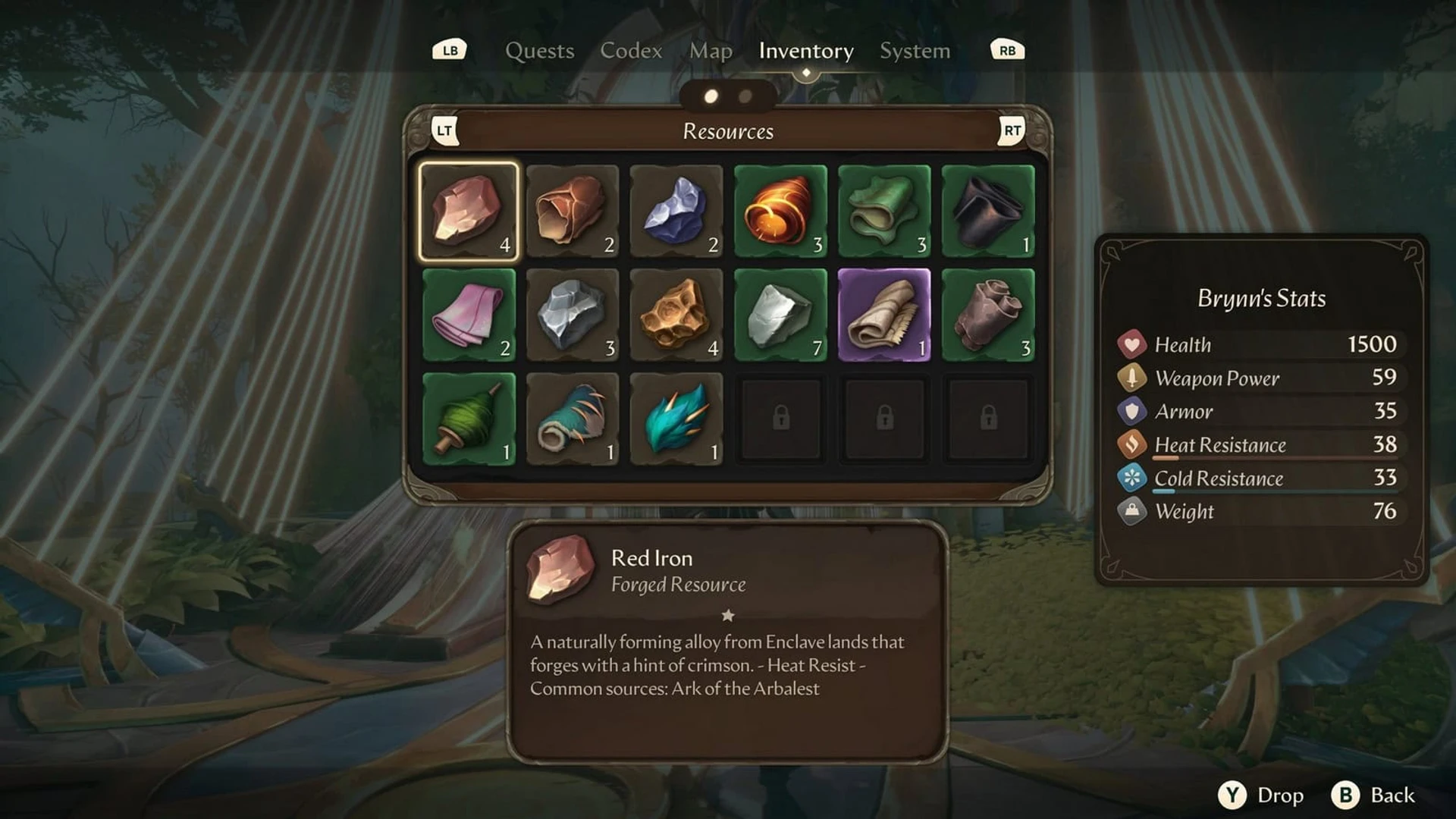
Task: Pick the gold nugget ore slot
Action: (676, 315)
